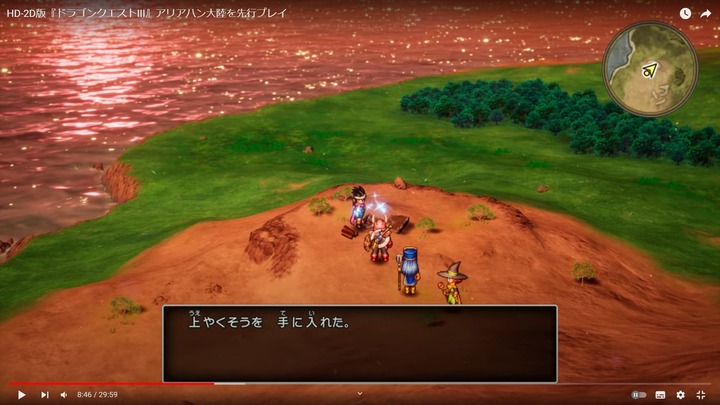
Task: Play the video
Action: tap(22, 395)
